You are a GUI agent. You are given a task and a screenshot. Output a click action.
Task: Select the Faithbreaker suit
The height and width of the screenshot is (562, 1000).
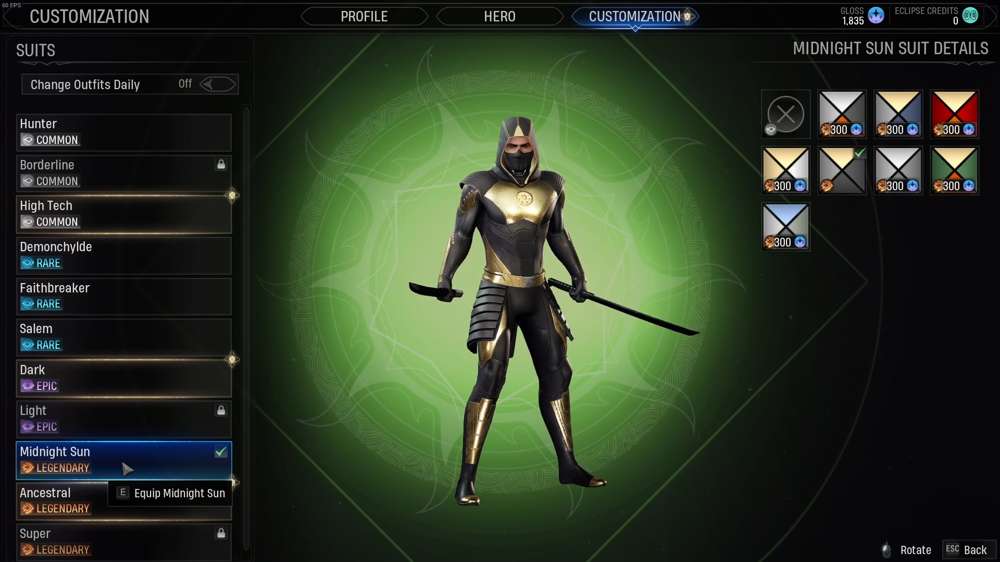pyautogui.click(x=124, y=296)
